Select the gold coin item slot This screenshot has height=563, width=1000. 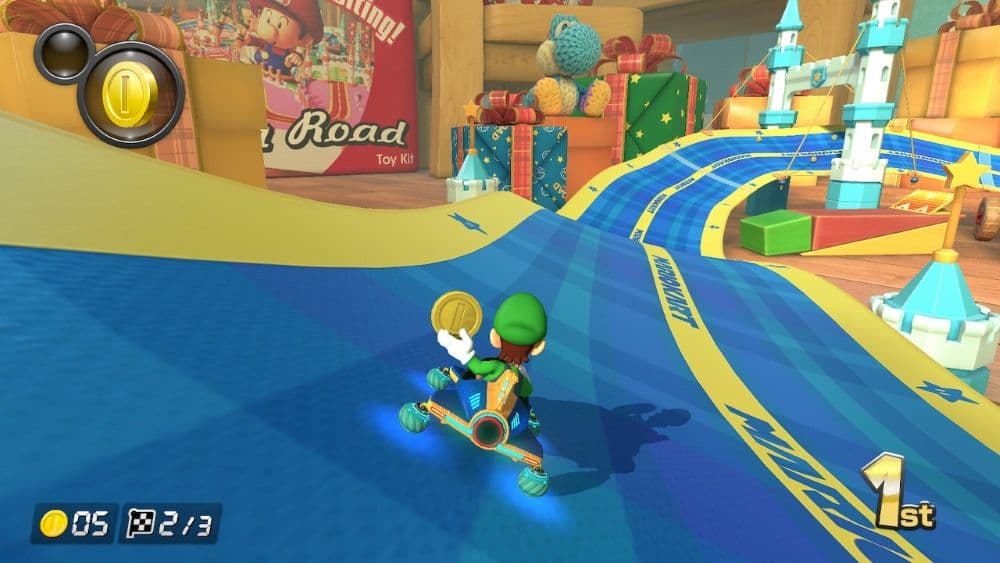coord(130,93)
